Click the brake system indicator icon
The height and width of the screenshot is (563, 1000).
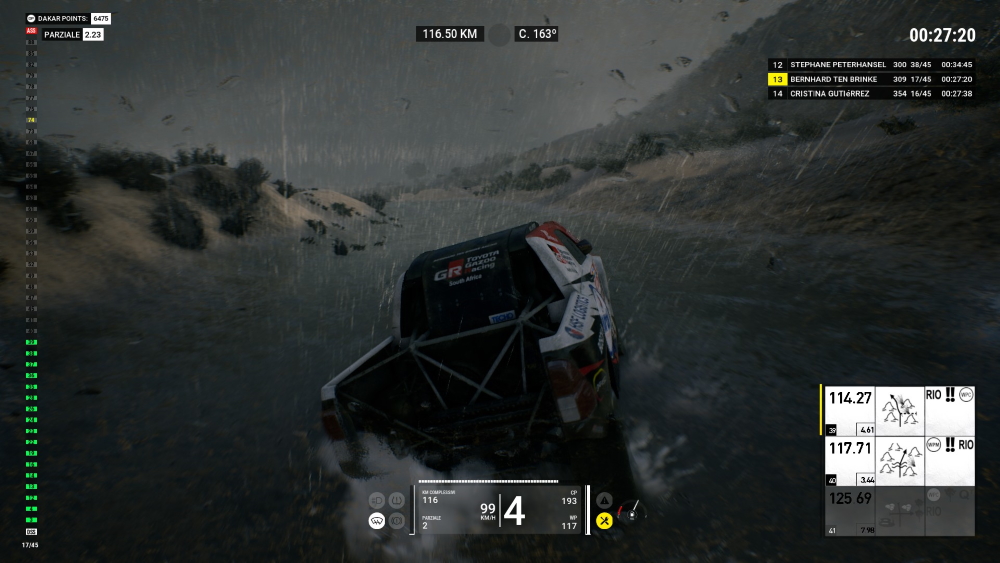tap(396, 520)
